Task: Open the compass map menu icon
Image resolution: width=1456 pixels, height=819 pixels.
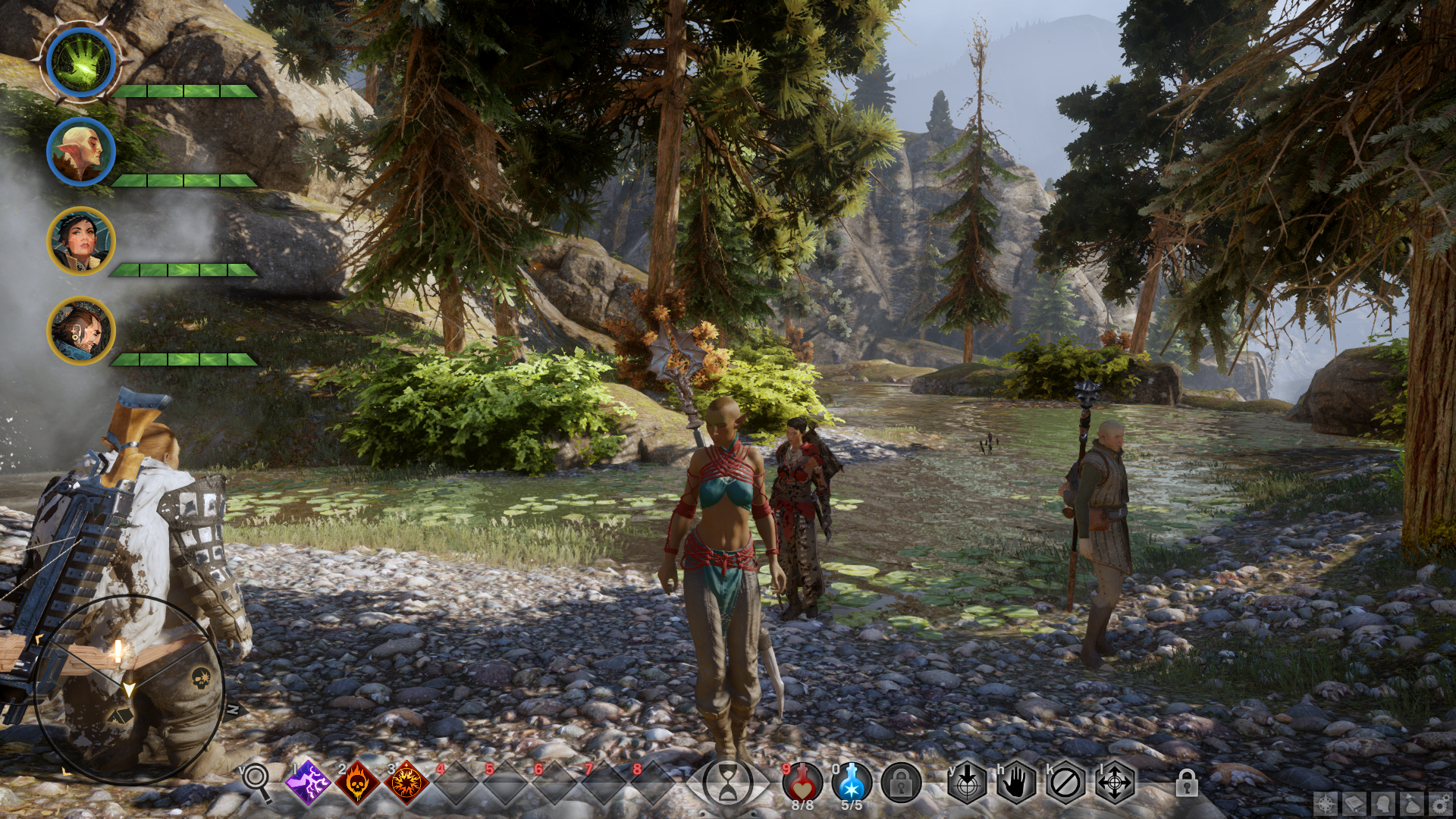Action: point(1326,803)
